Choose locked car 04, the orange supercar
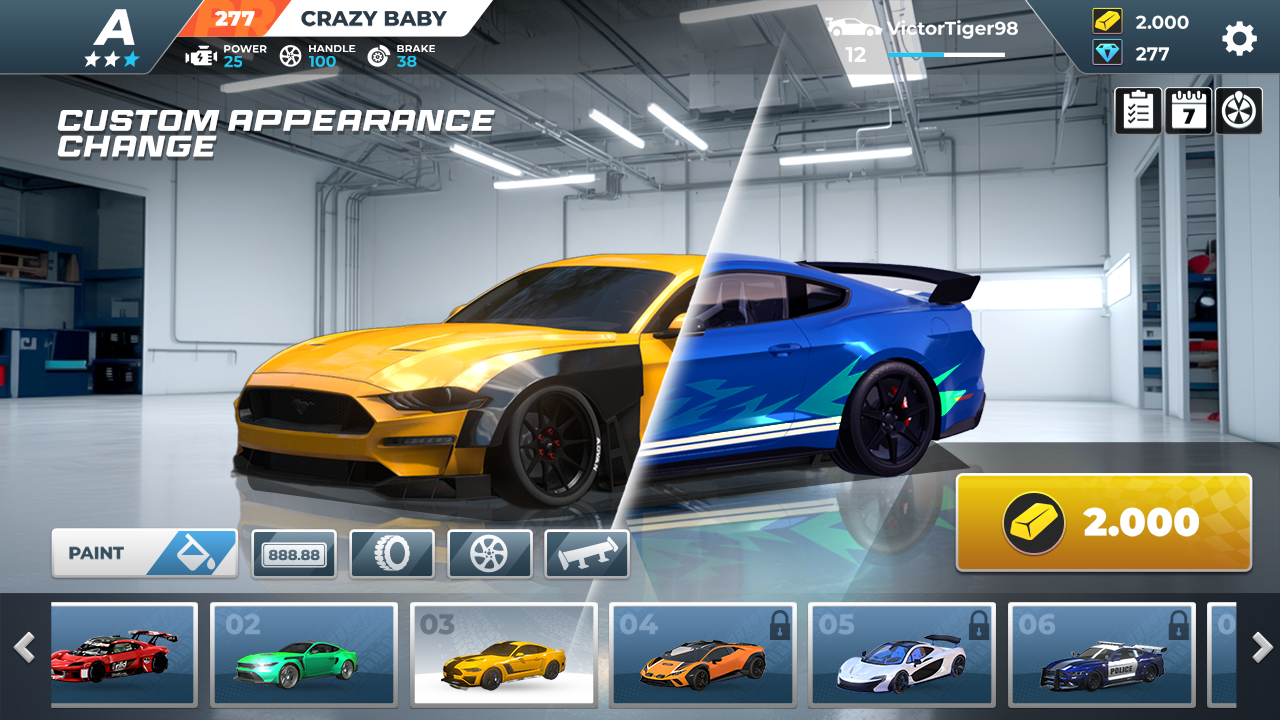This screenshot has height=720, width=1280. click(x=702, y=654)
